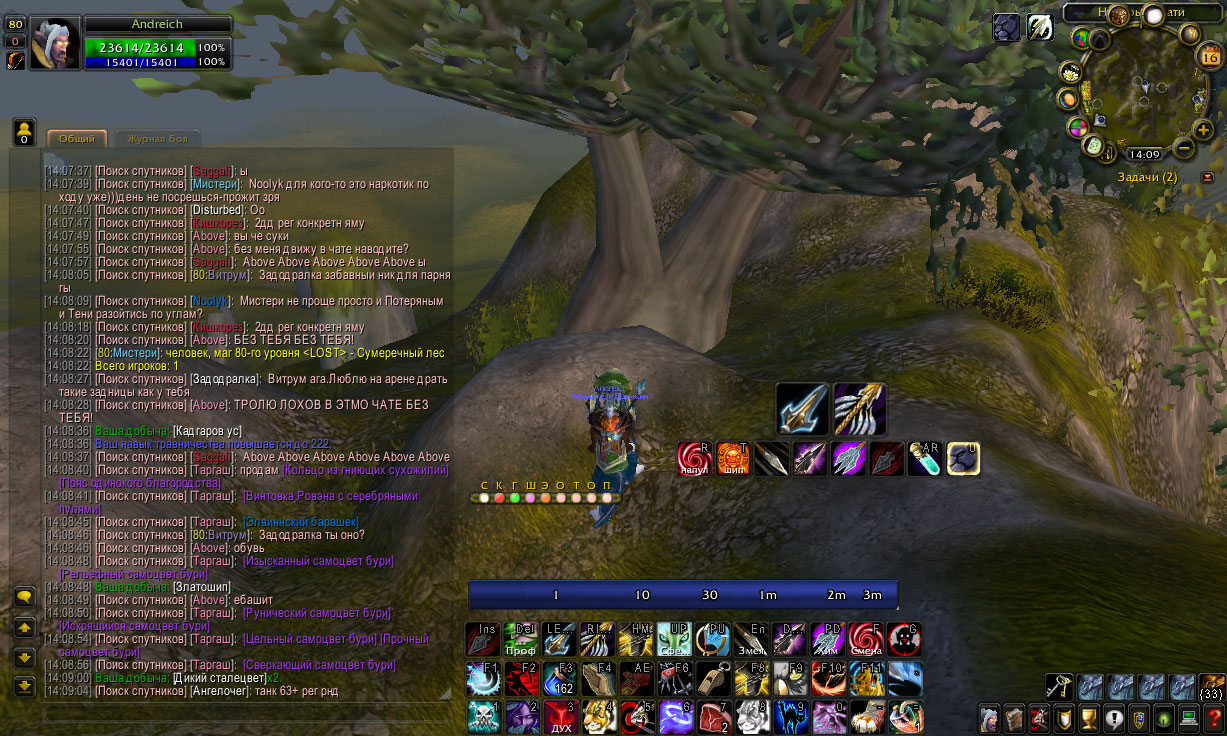Open the backpack showing 33 free slots
Screen dimensions: 1227x736
pyautogui.click(x=1212, y=687)
